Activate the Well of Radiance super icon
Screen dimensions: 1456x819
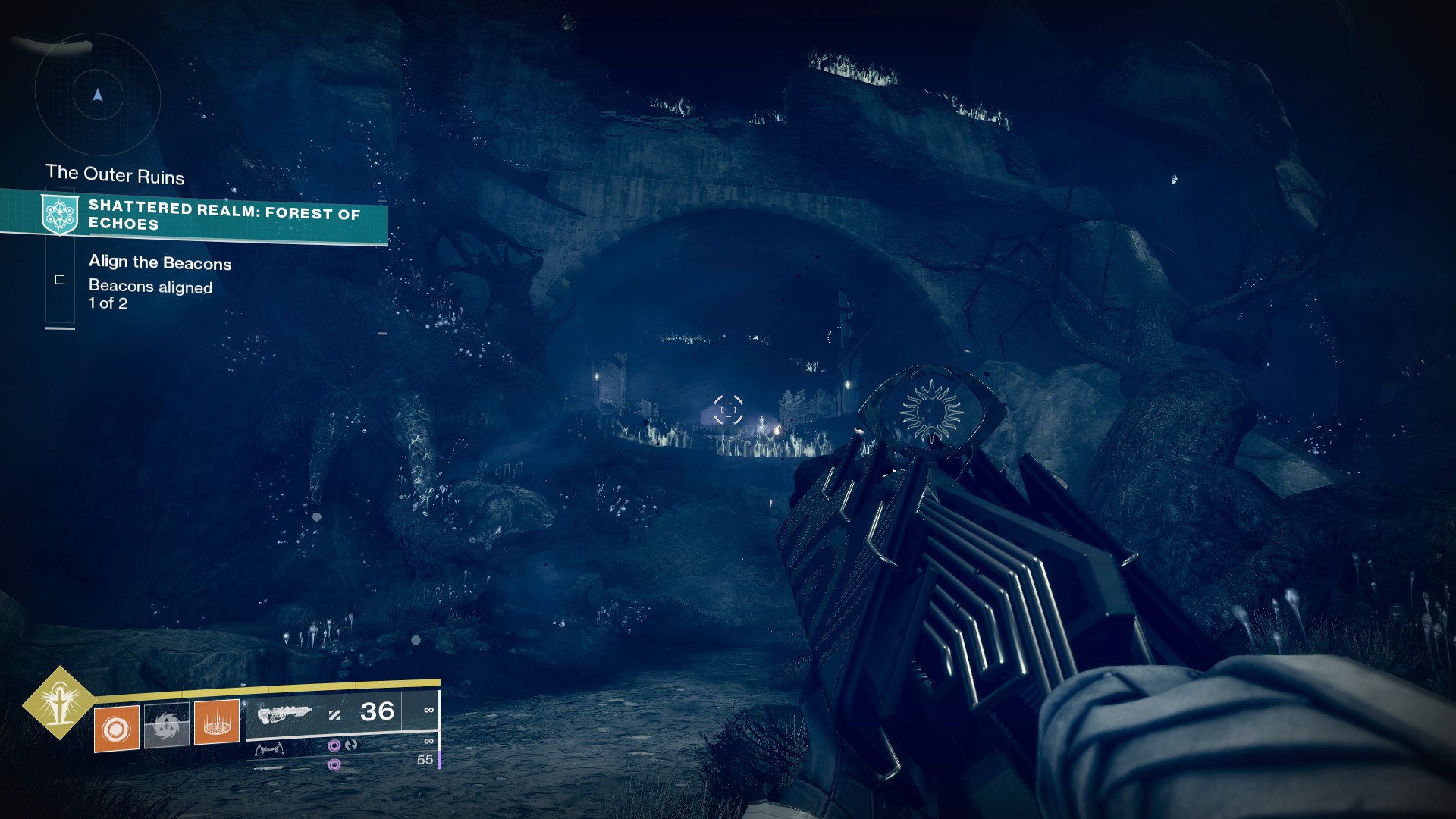tap(59, 703)
